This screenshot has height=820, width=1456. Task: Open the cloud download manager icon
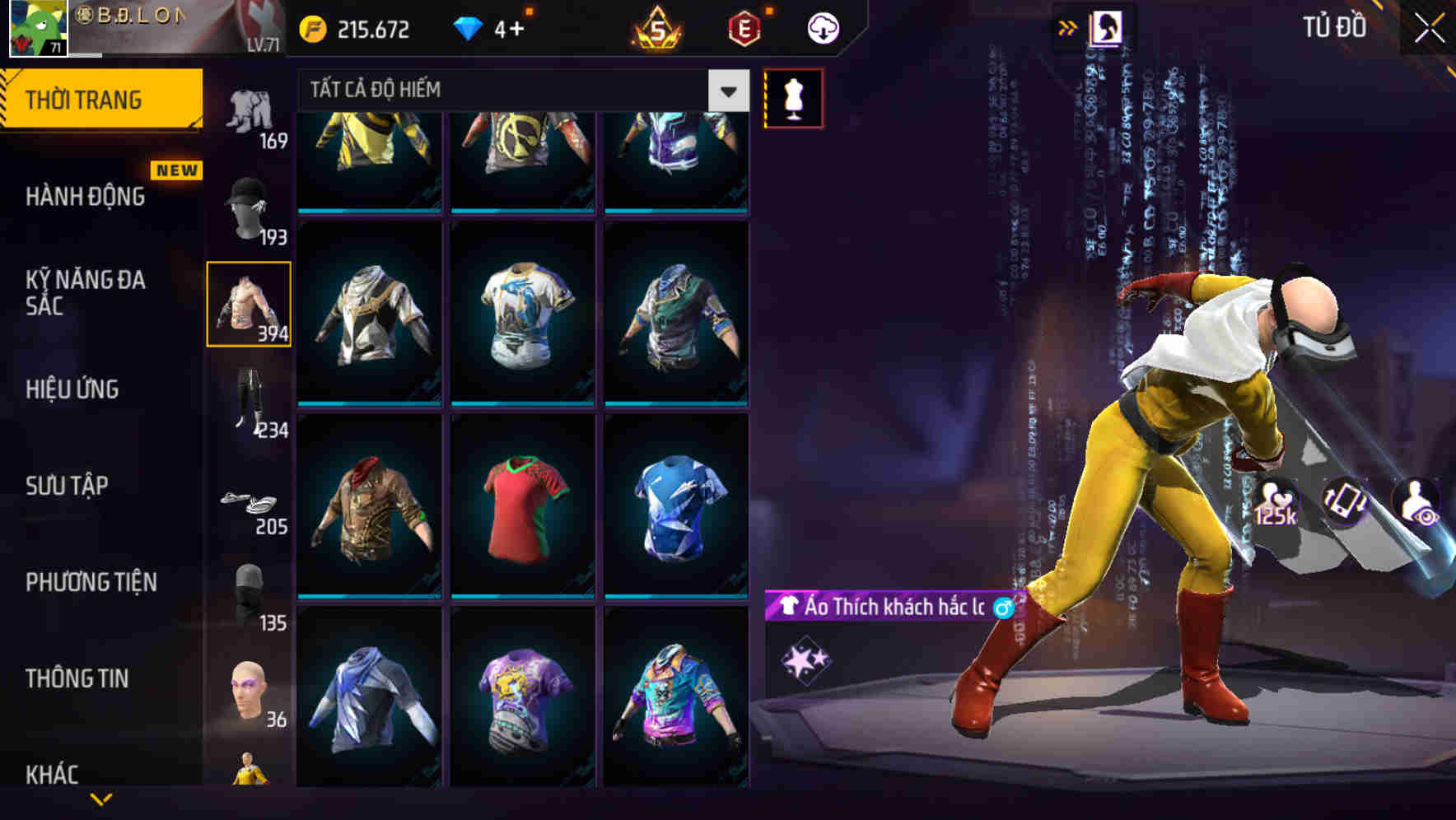click(822, 26)
